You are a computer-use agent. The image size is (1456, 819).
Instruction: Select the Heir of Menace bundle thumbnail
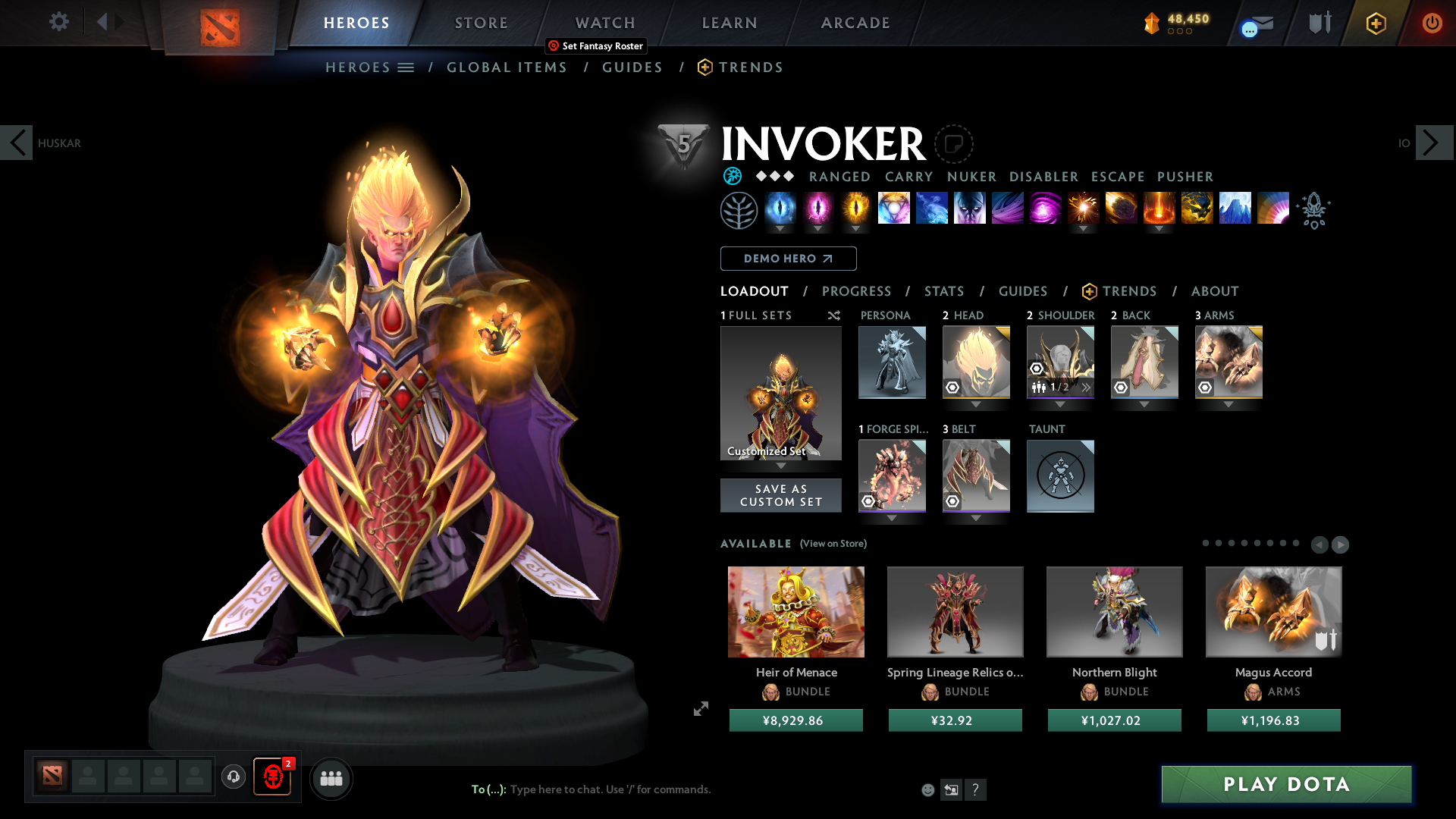tap(795, 611)
